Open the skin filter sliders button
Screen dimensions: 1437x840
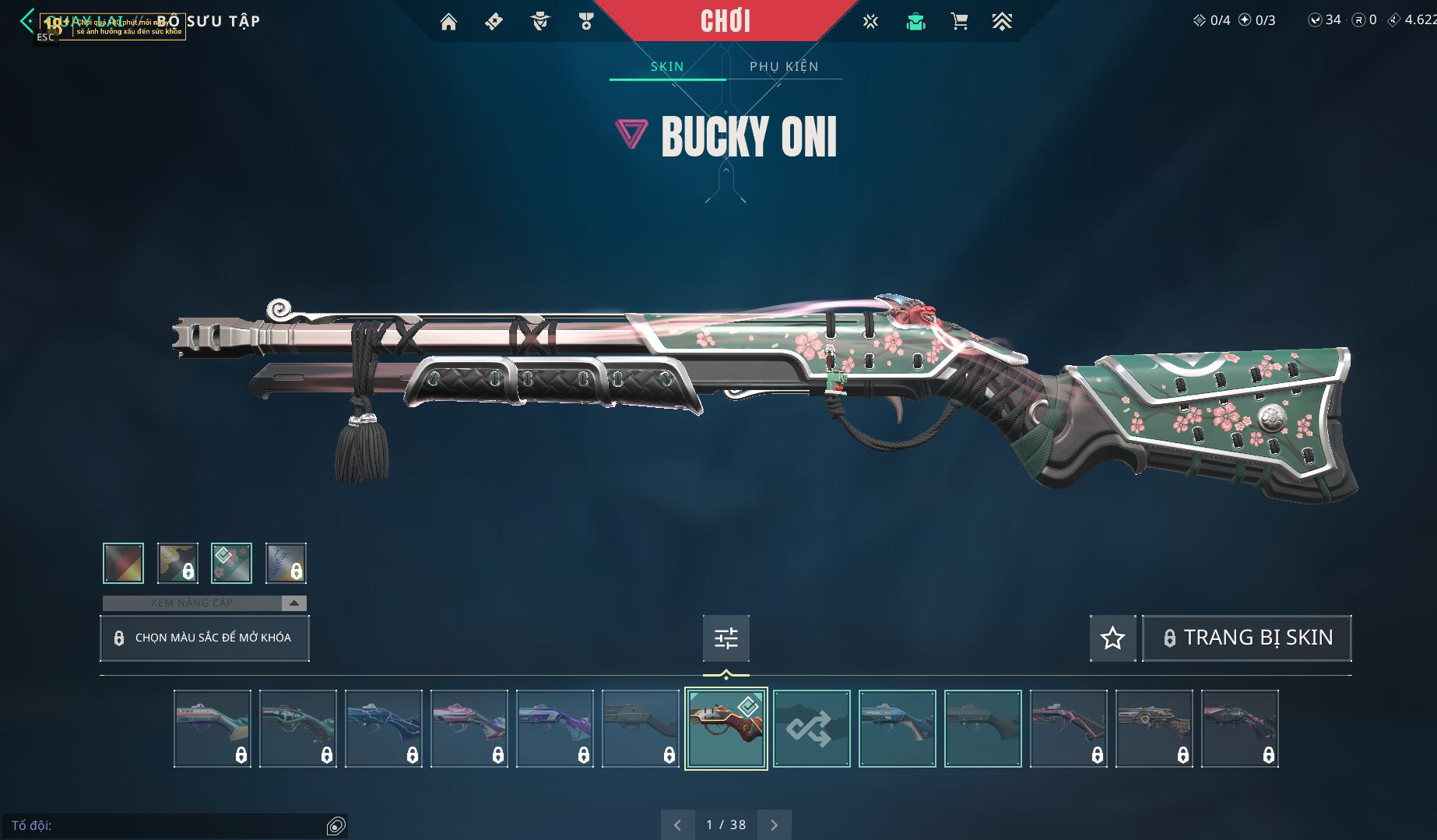726,638
